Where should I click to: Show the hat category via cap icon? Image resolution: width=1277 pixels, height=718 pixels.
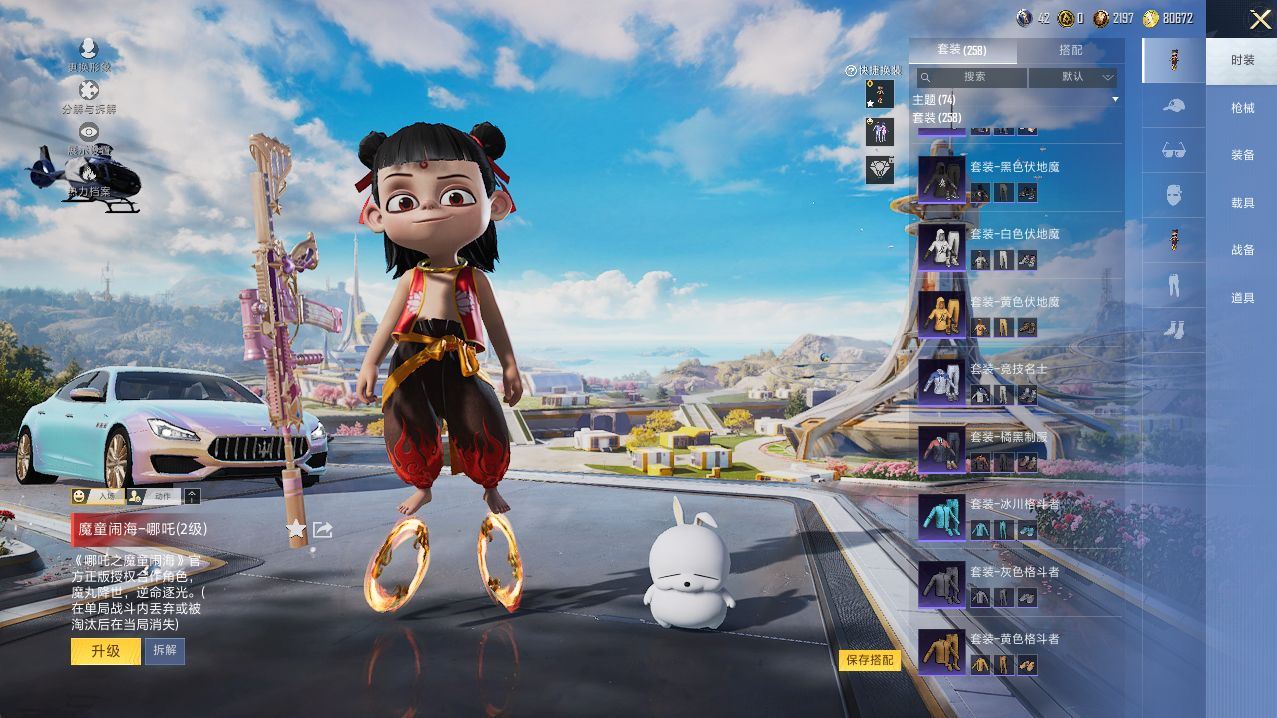pos(1174,104)
